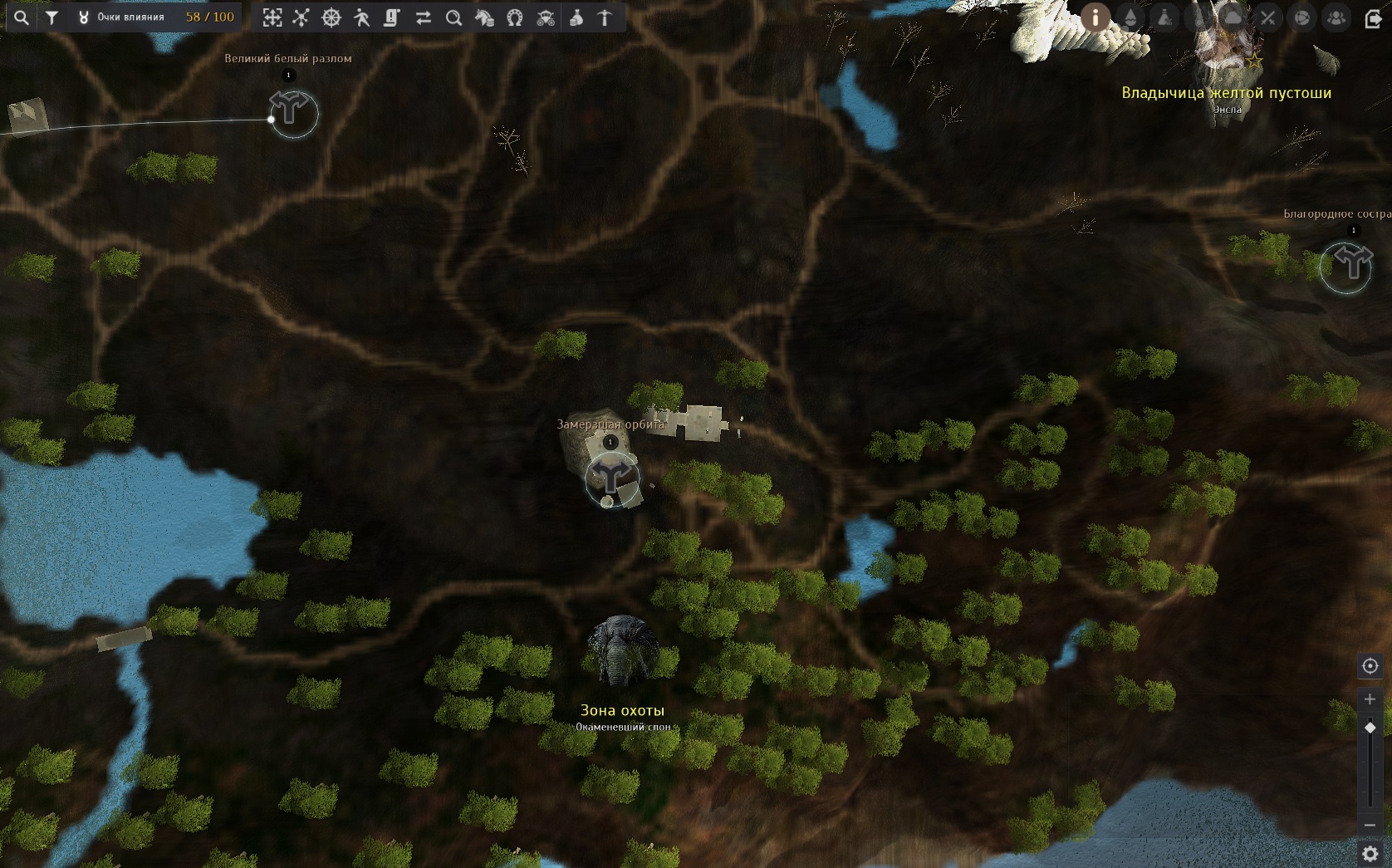Toggle the water drop map overlay
Viewport: 1392px width, 868px height.
coord(1130,17)
